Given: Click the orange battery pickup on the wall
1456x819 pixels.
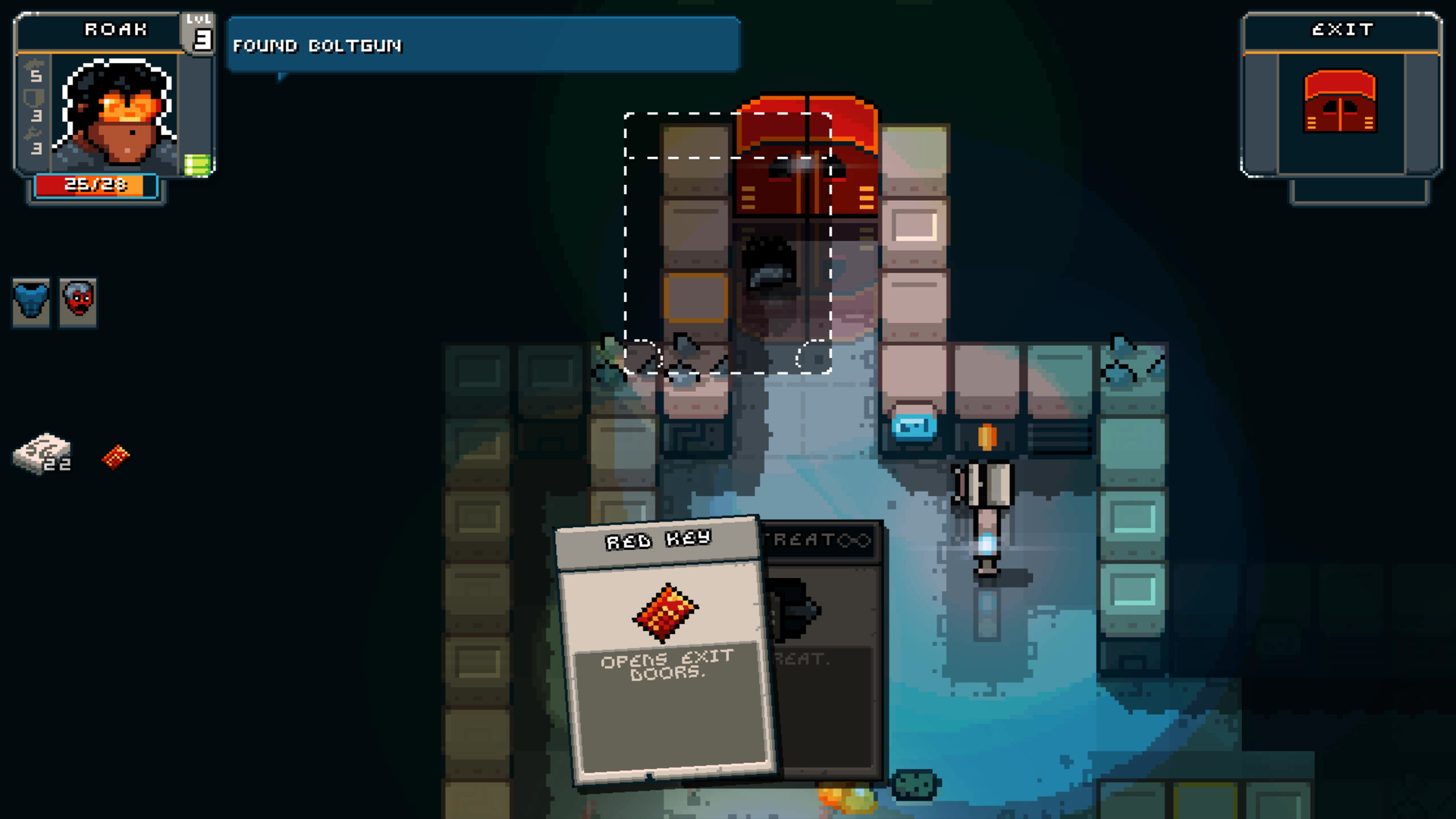Looking at the screenshot, I should pyautogui.click(x=986, y=435).
